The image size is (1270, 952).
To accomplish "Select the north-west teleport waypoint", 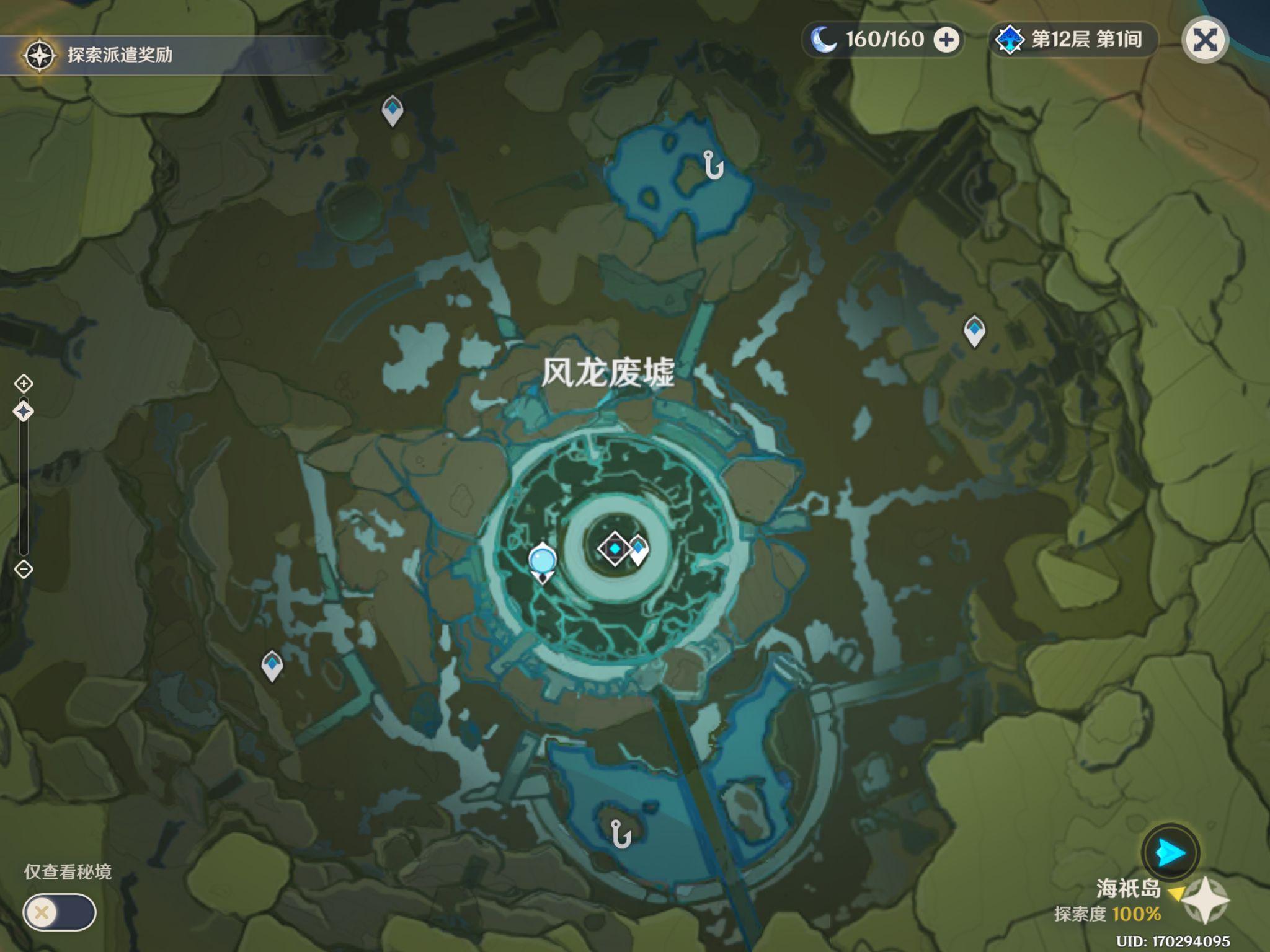I will 392,110.
